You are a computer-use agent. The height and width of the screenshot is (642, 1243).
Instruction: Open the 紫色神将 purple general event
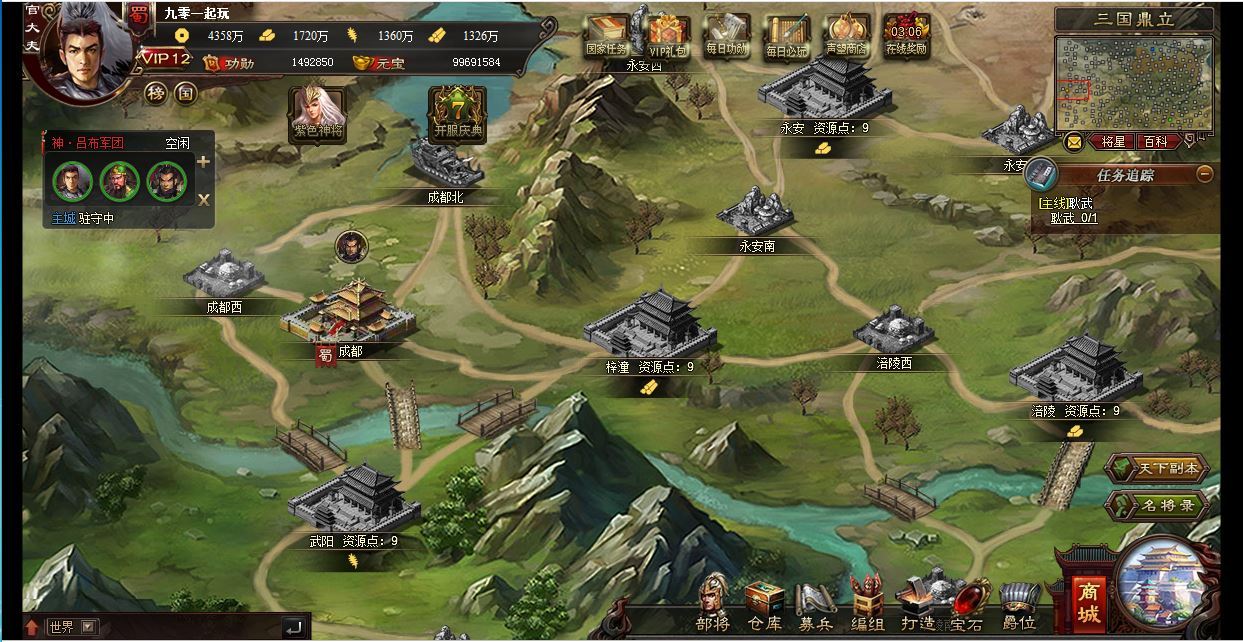click(318, 113)
